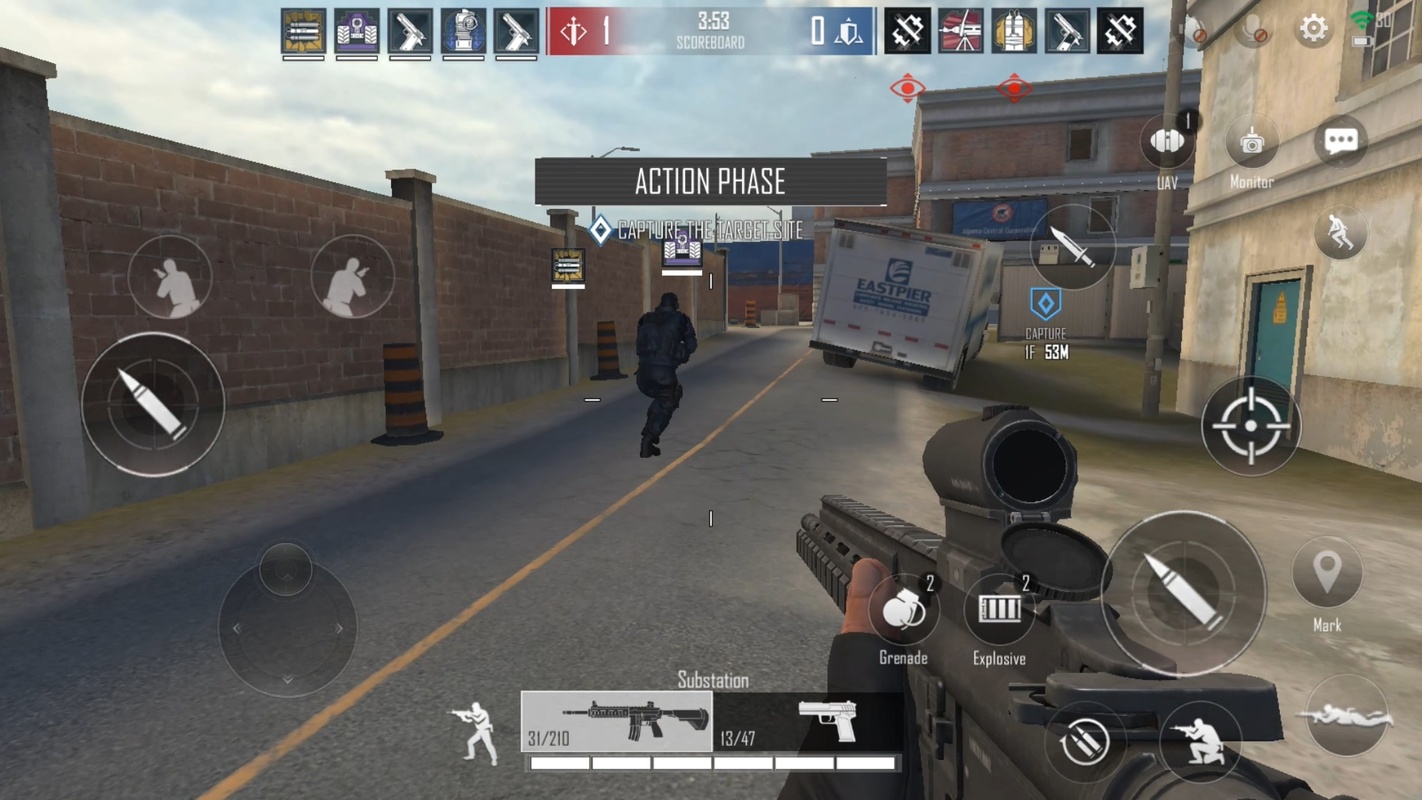Tap the Mark location pin button
The height and width of the screenshot is (800, 1422).
[x=1327, y=574]
